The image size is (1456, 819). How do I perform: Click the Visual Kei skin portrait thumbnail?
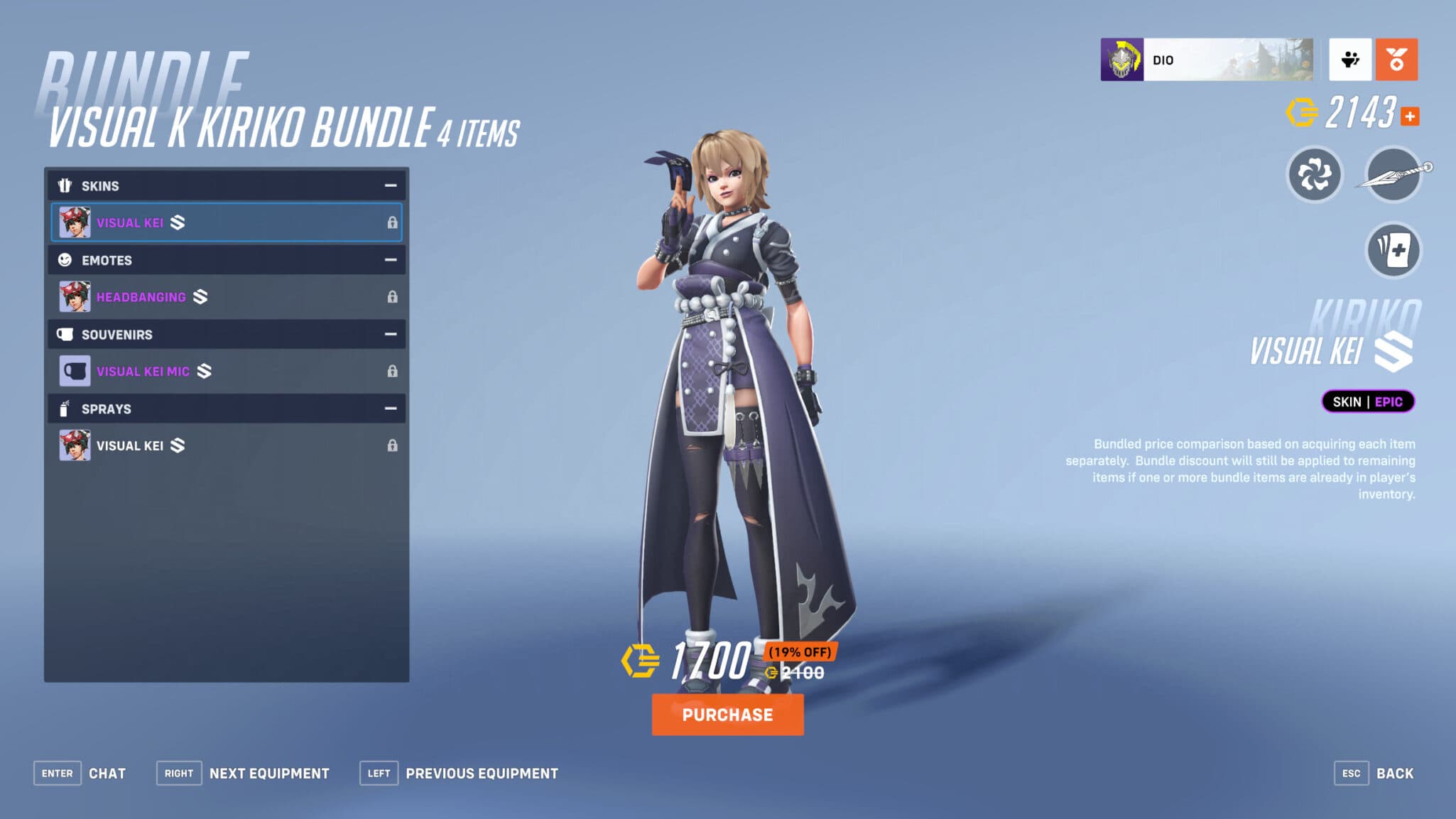tap(75, 222)
